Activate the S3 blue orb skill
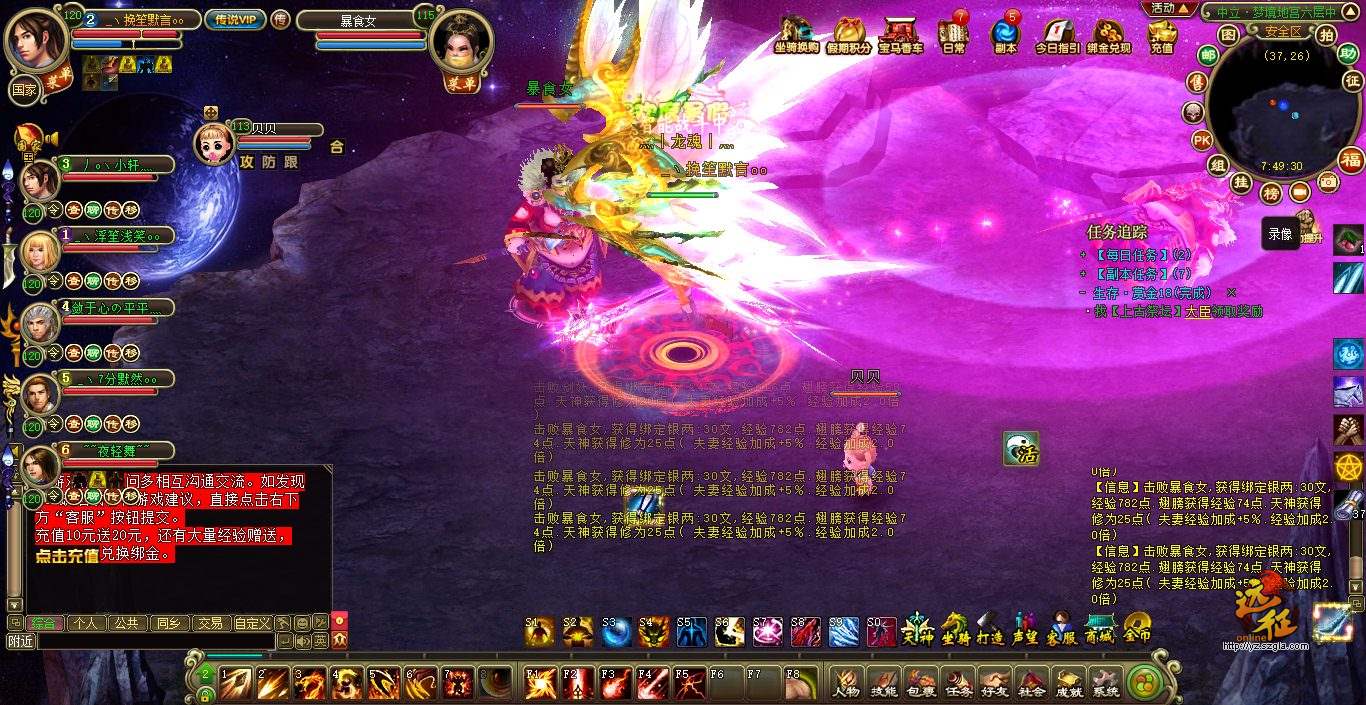 click(x=615, y=631)
